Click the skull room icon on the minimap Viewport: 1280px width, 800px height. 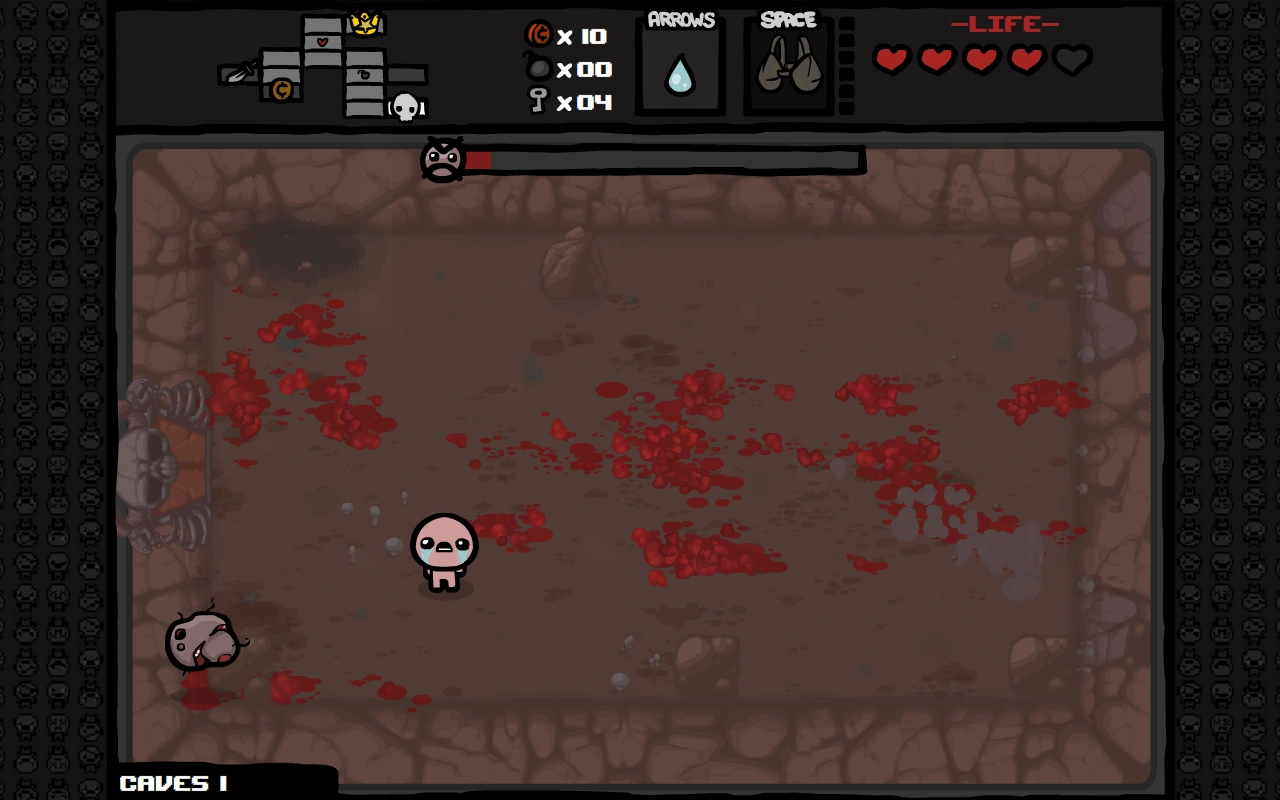pos(406,108)
